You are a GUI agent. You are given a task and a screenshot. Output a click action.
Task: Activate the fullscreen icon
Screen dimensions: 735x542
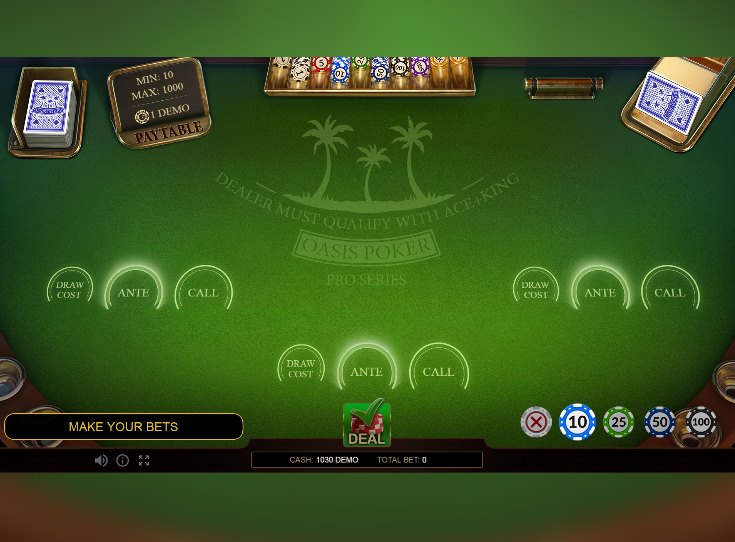(x=144, y=460)
